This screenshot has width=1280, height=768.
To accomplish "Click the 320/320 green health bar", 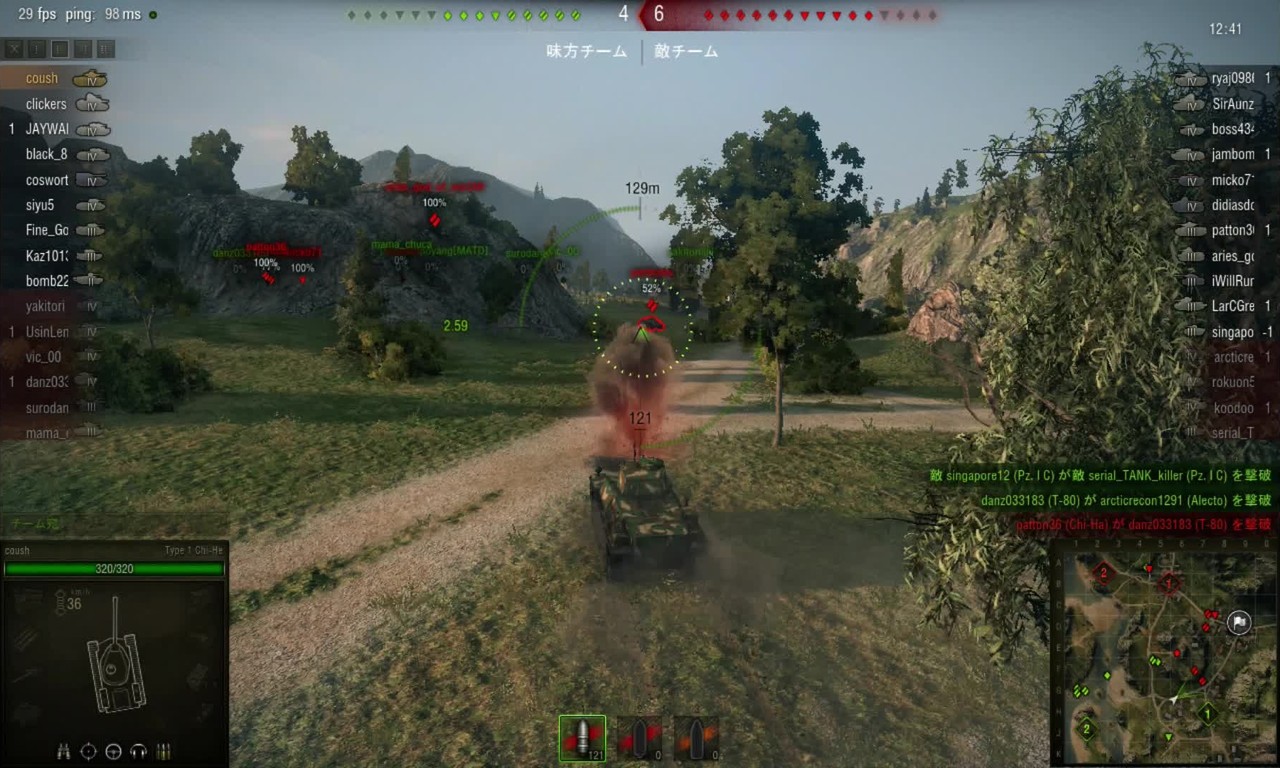I will [115, 569].
